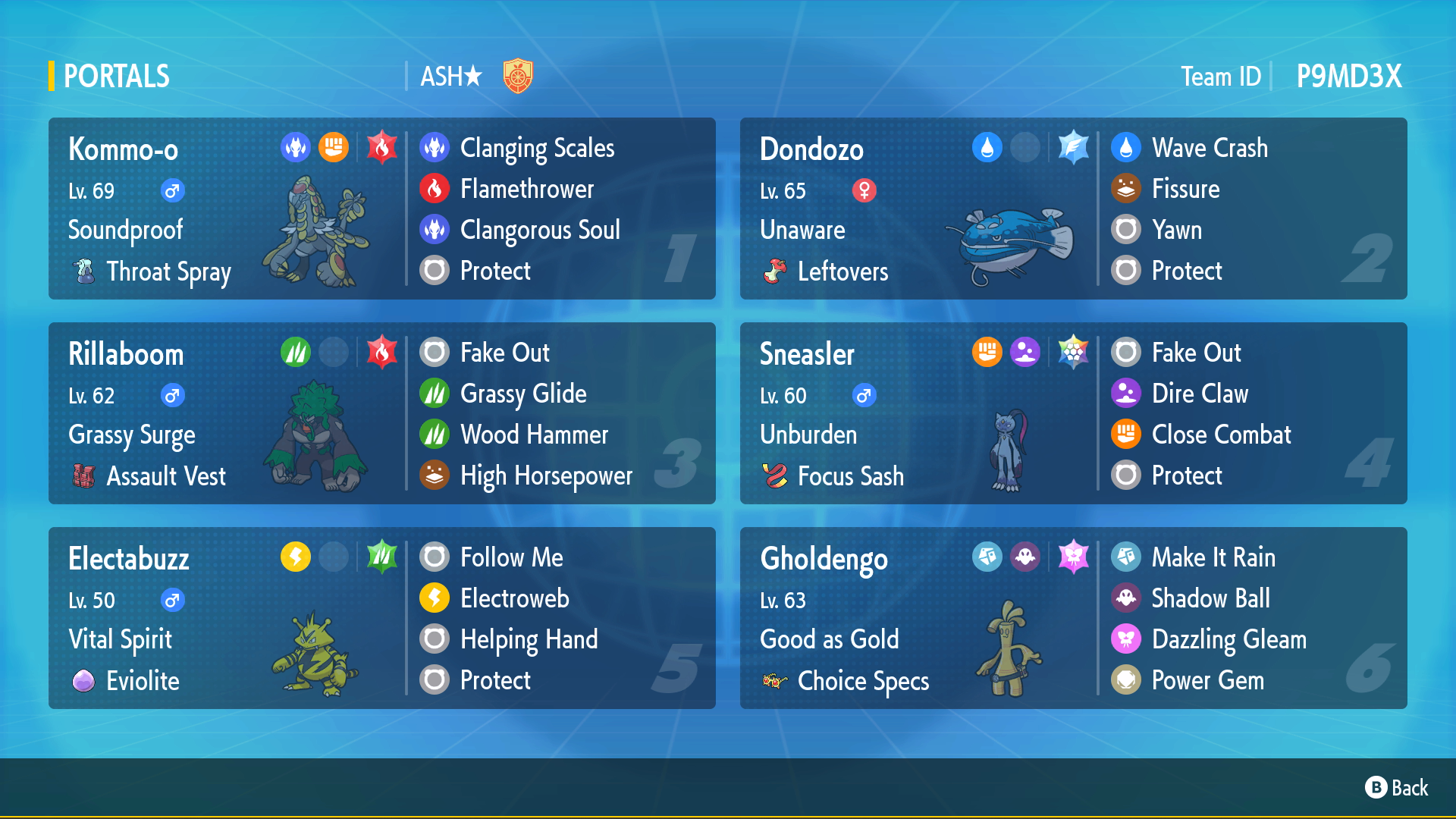
Task: Choose the Gholdengo team card
Action: pyautogui.click(x=1073, y=618)
